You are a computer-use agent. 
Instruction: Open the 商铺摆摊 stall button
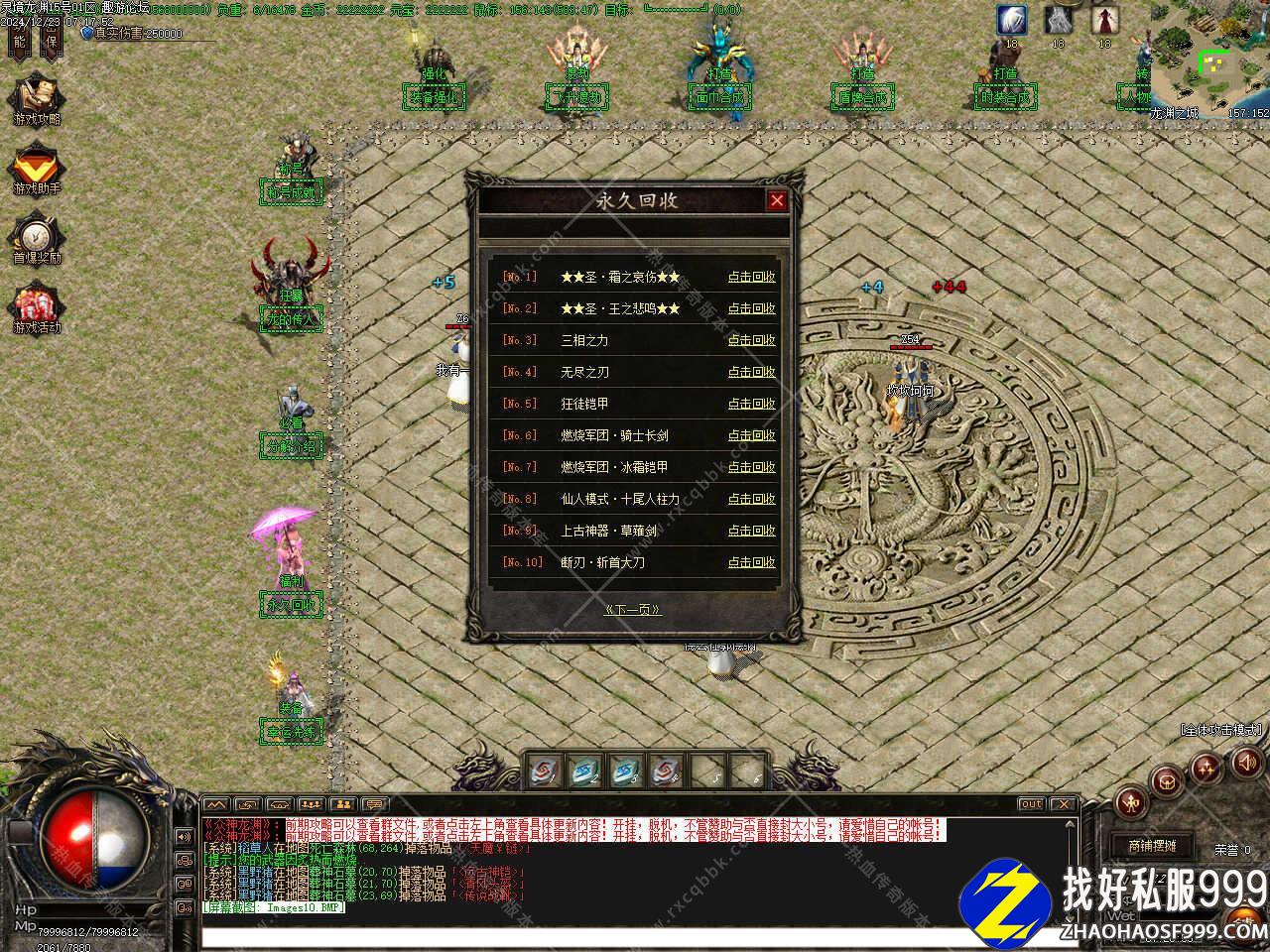(1151, 846)
